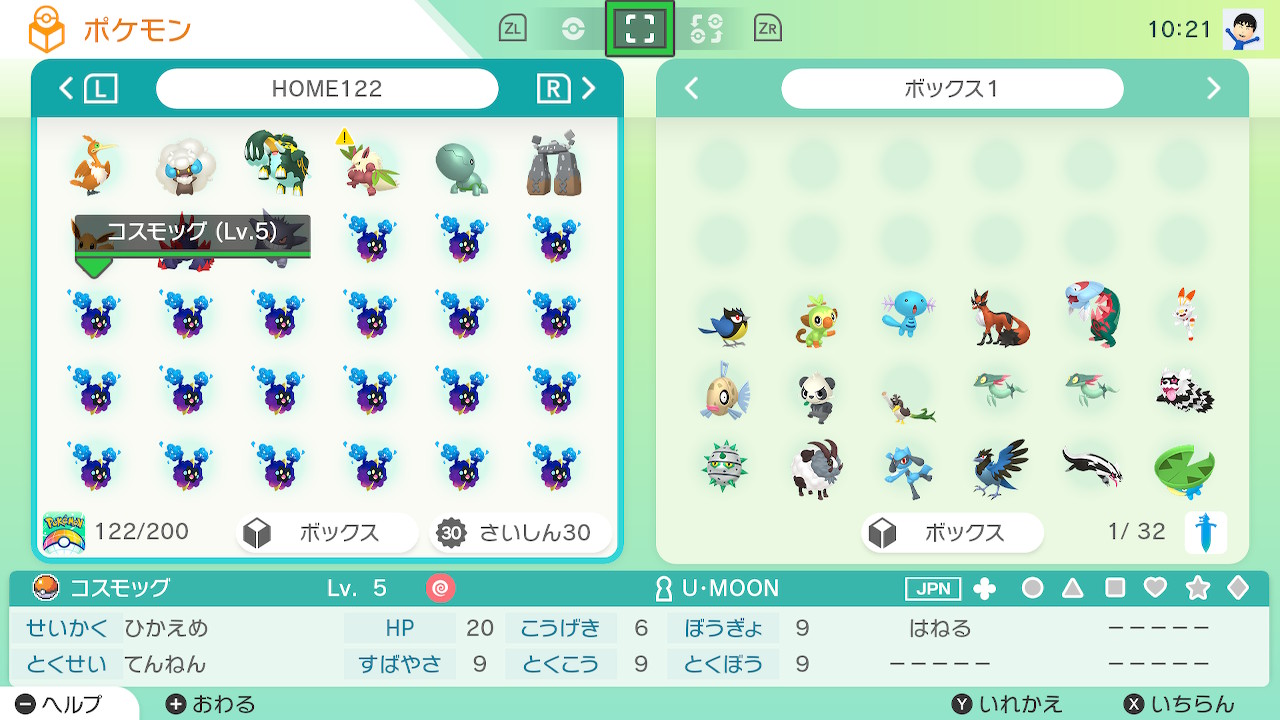The height and width of the screenshot is (720, 1280).
Task: Click the Zacian sword icon near 1/32
Action: pyautogui.click(x=1208, y=532)
